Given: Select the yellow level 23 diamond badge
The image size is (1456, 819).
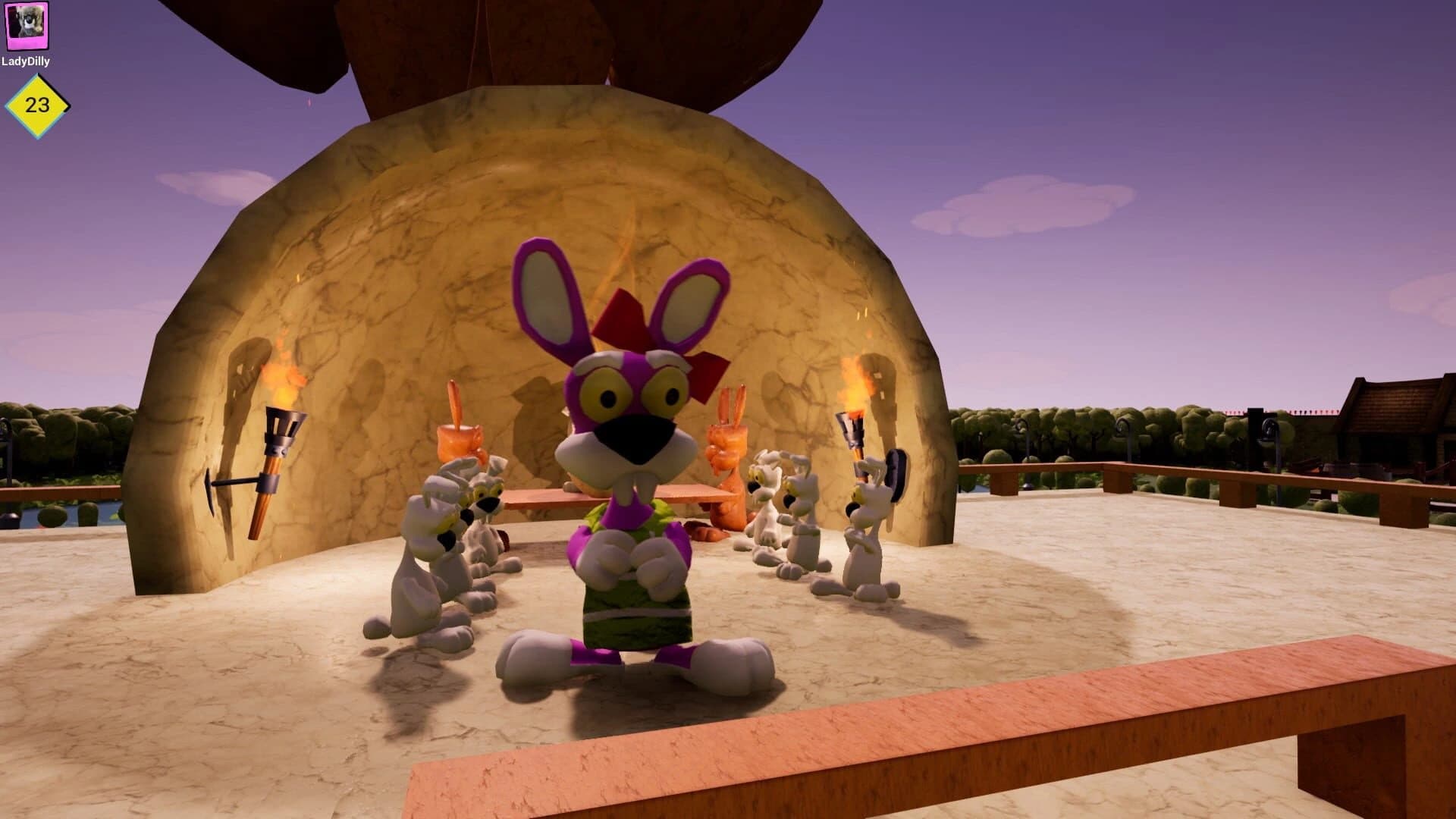Looking at the screenshot, I should (x=35, y=105).
